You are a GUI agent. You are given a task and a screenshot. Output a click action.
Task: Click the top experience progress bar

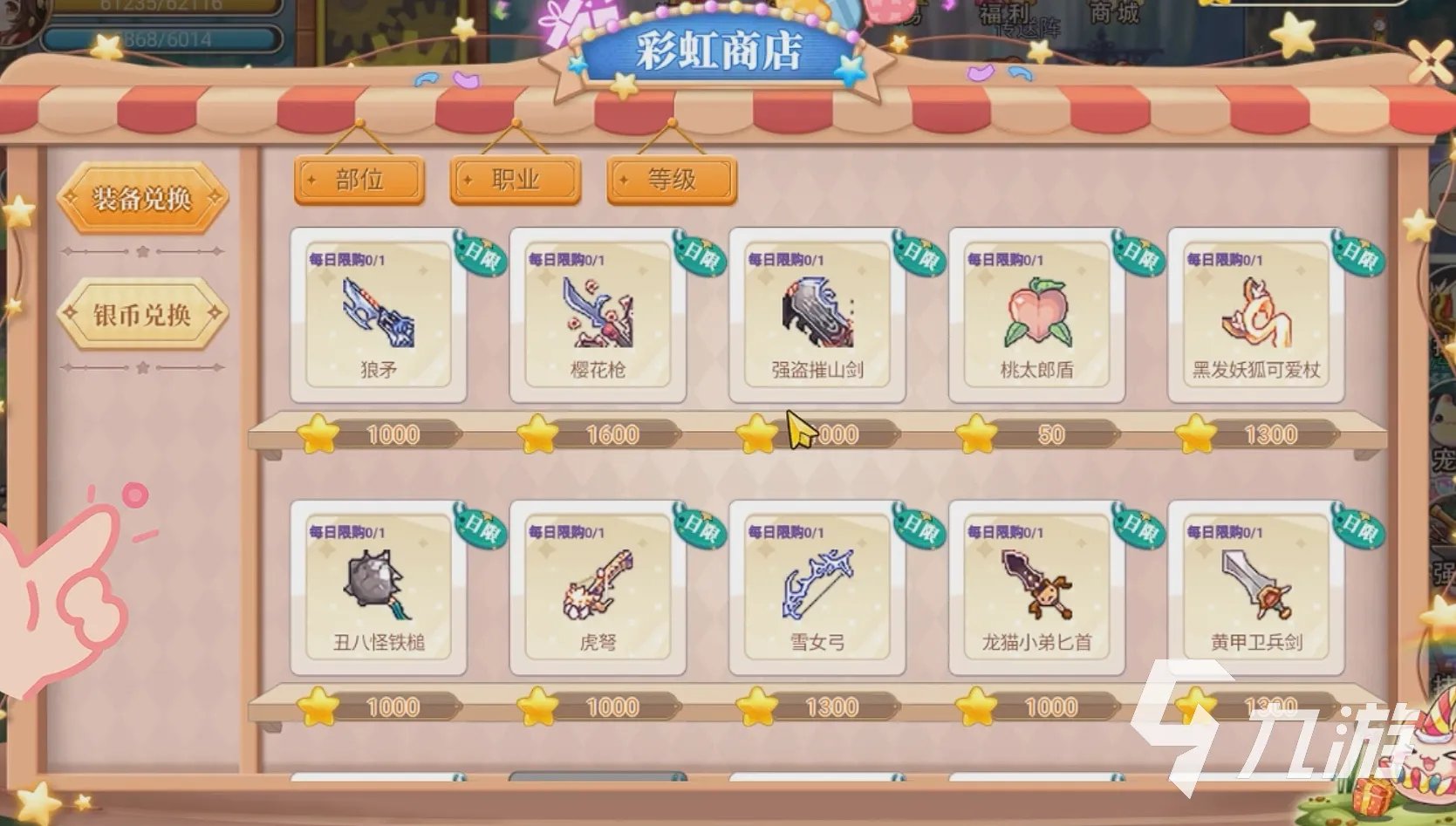coord(166,7)
